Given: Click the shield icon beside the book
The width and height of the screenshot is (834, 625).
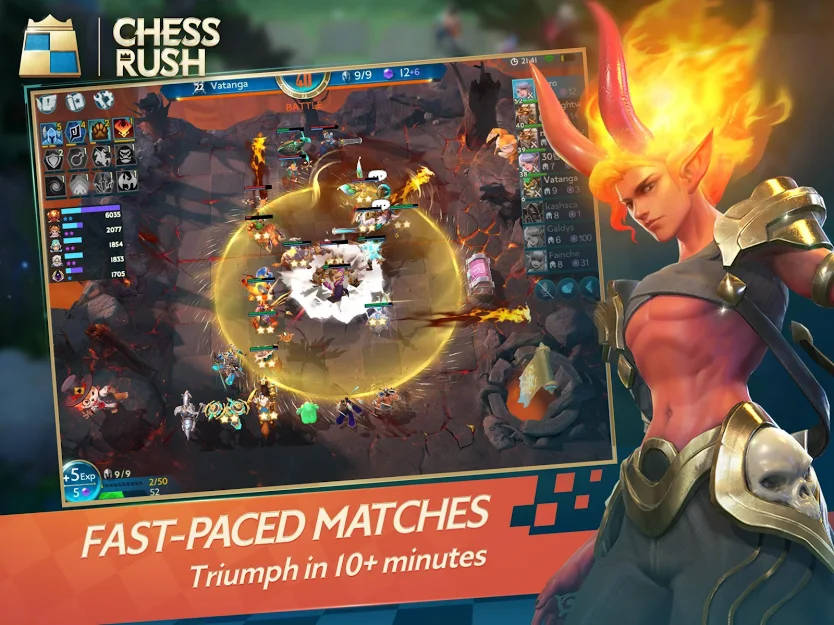Looking at the screenshot, I should click(75, 100).
